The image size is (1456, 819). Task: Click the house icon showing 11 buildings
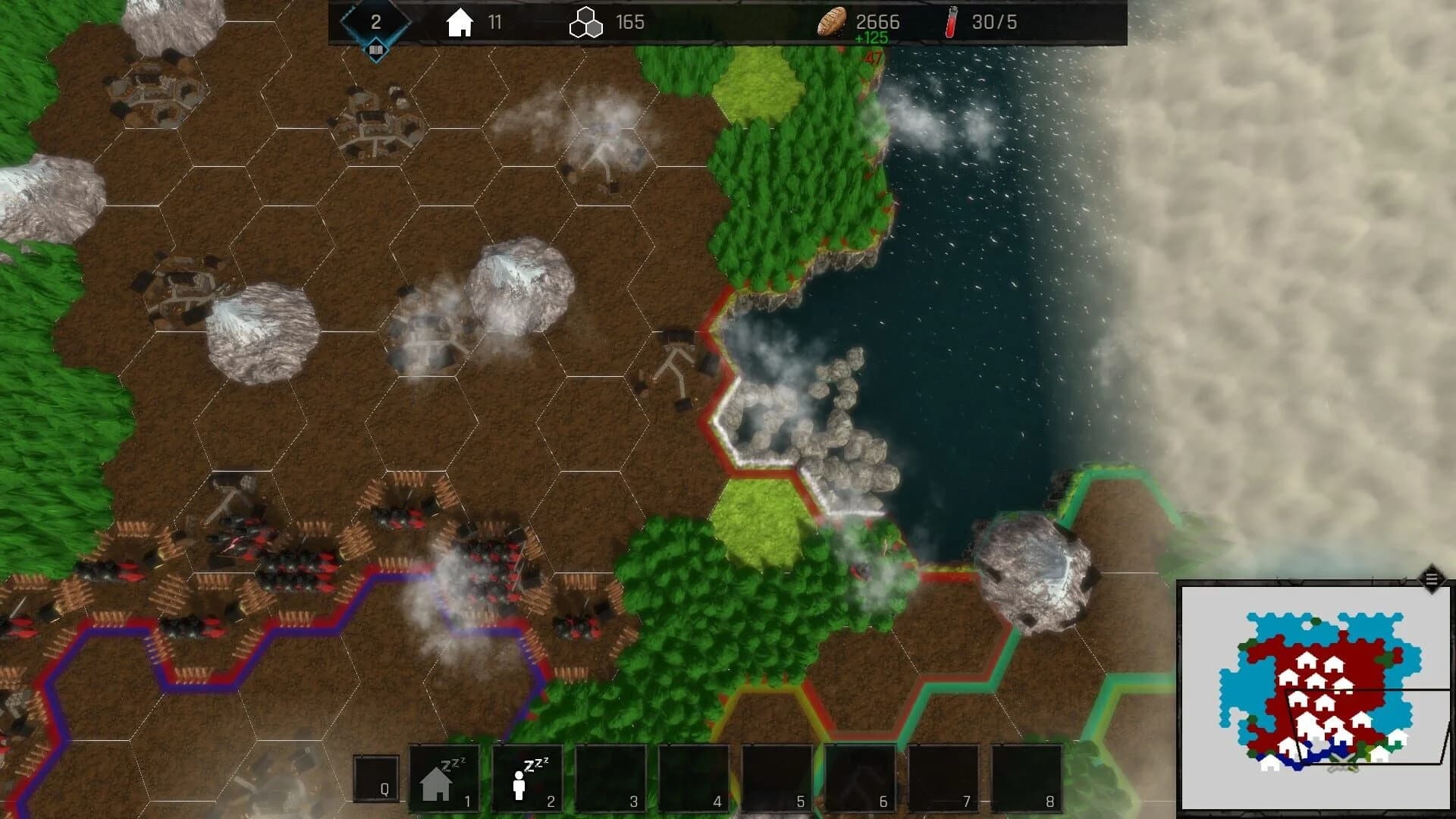point(460,23)
